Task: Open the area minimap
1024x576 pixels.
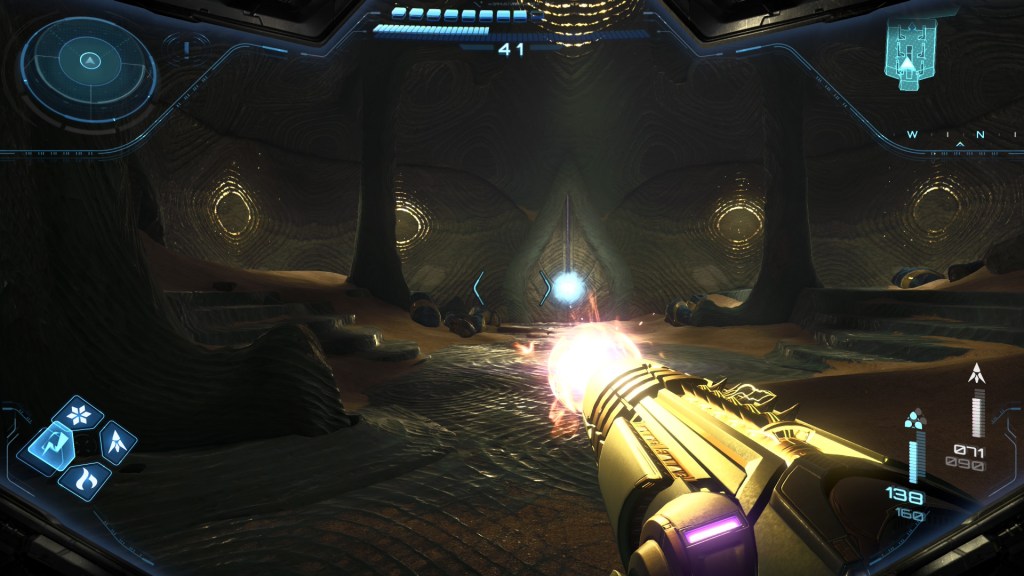Action: (x=909, y=53)
